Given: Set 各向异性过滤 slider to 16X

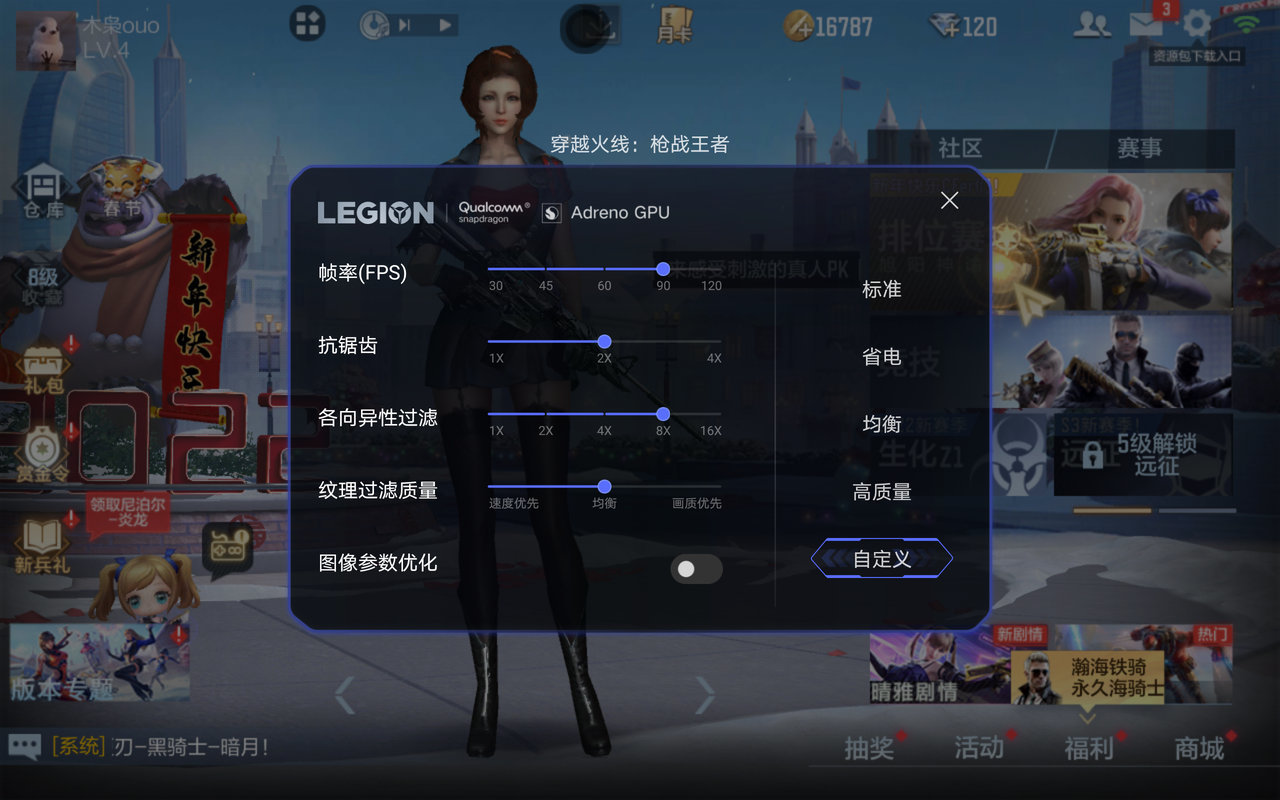Looking at the screenshot, I should point(711,414).
